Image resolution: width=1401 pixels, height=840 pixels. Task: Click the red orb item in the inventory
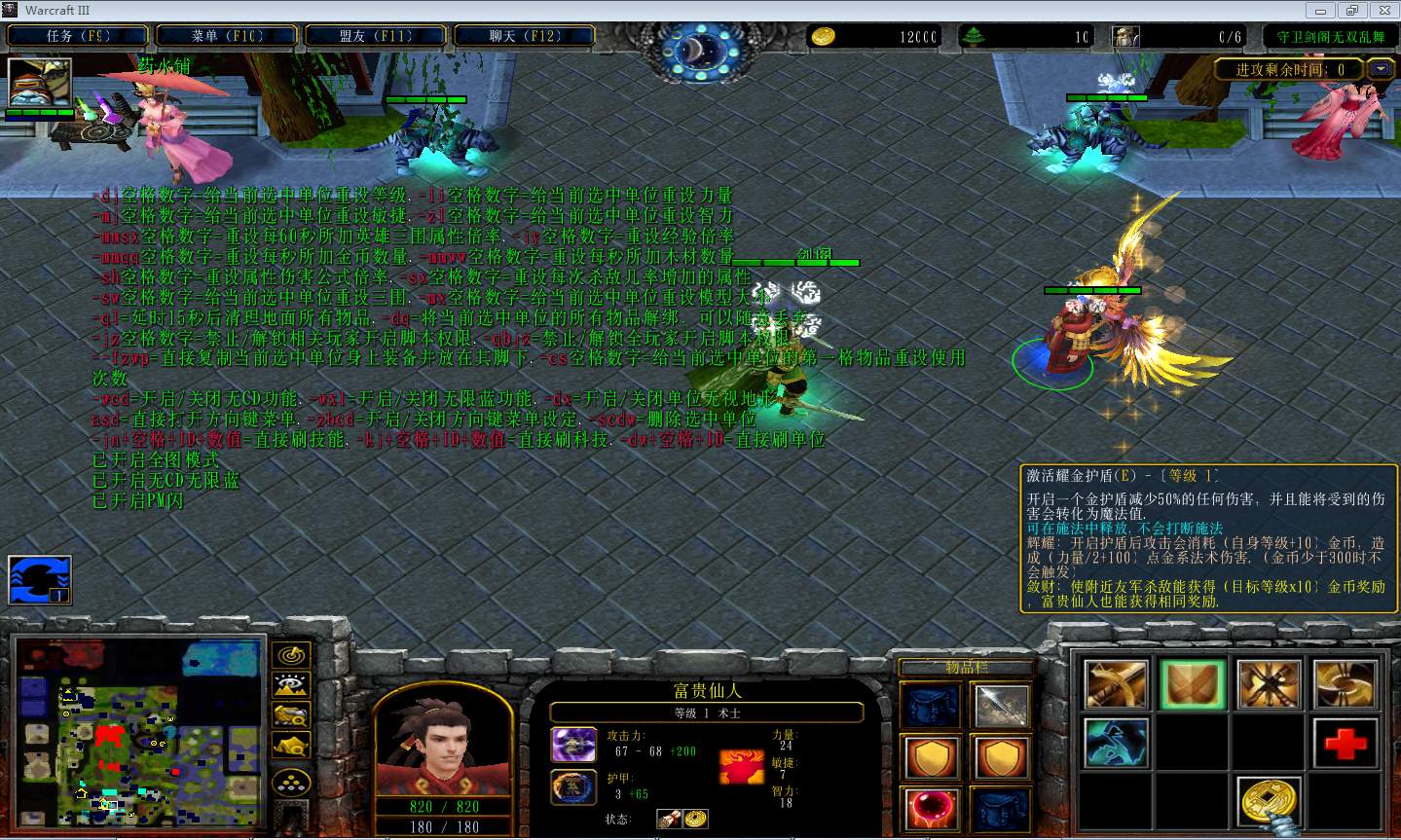[x=931, y=809]
